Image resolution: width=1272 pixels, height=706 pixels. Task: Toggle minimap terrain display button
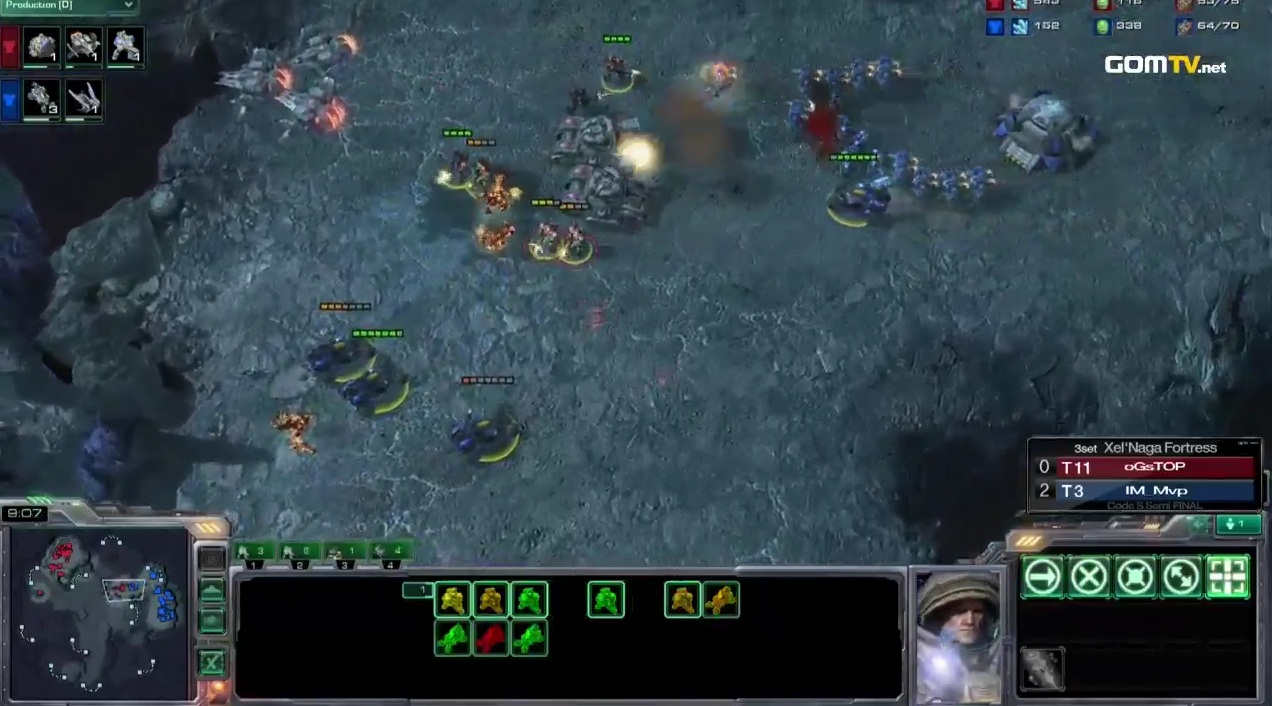(211, 591)
